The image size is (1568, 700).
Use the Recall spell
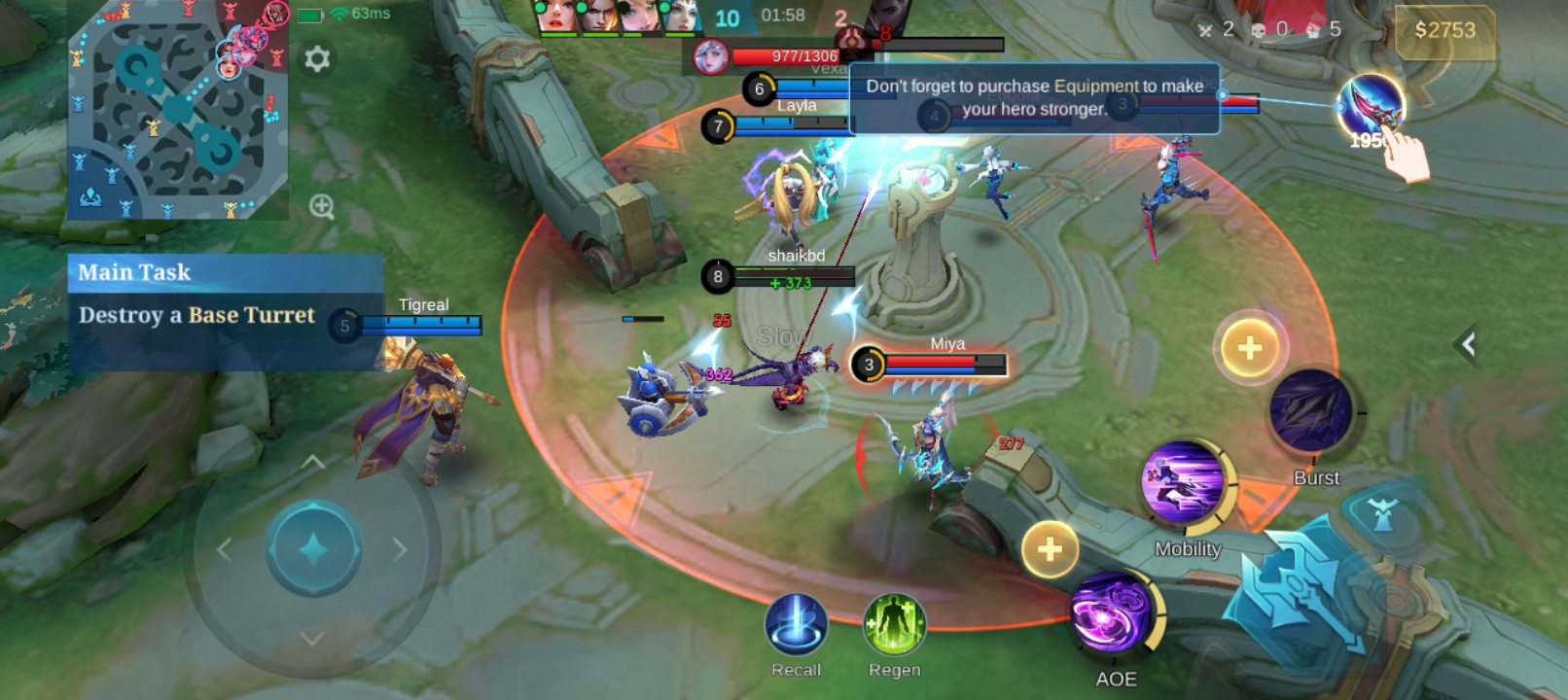[x=796, y=624]
